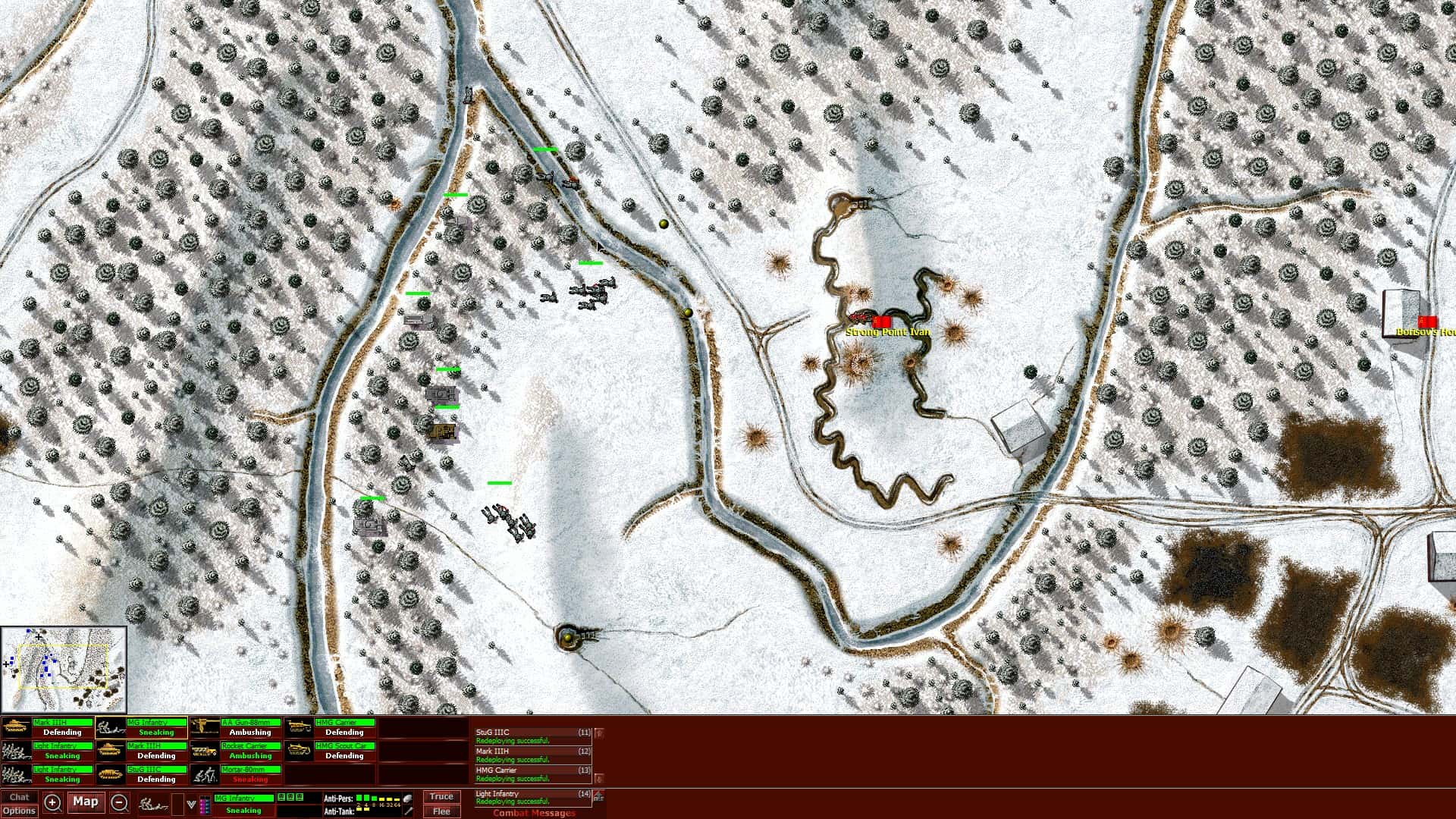This screenshot has width=1456, height=819.
Task: Expand older entries with the combat messages up arrow
Action: pyautogui.click(x=598, y=733)
